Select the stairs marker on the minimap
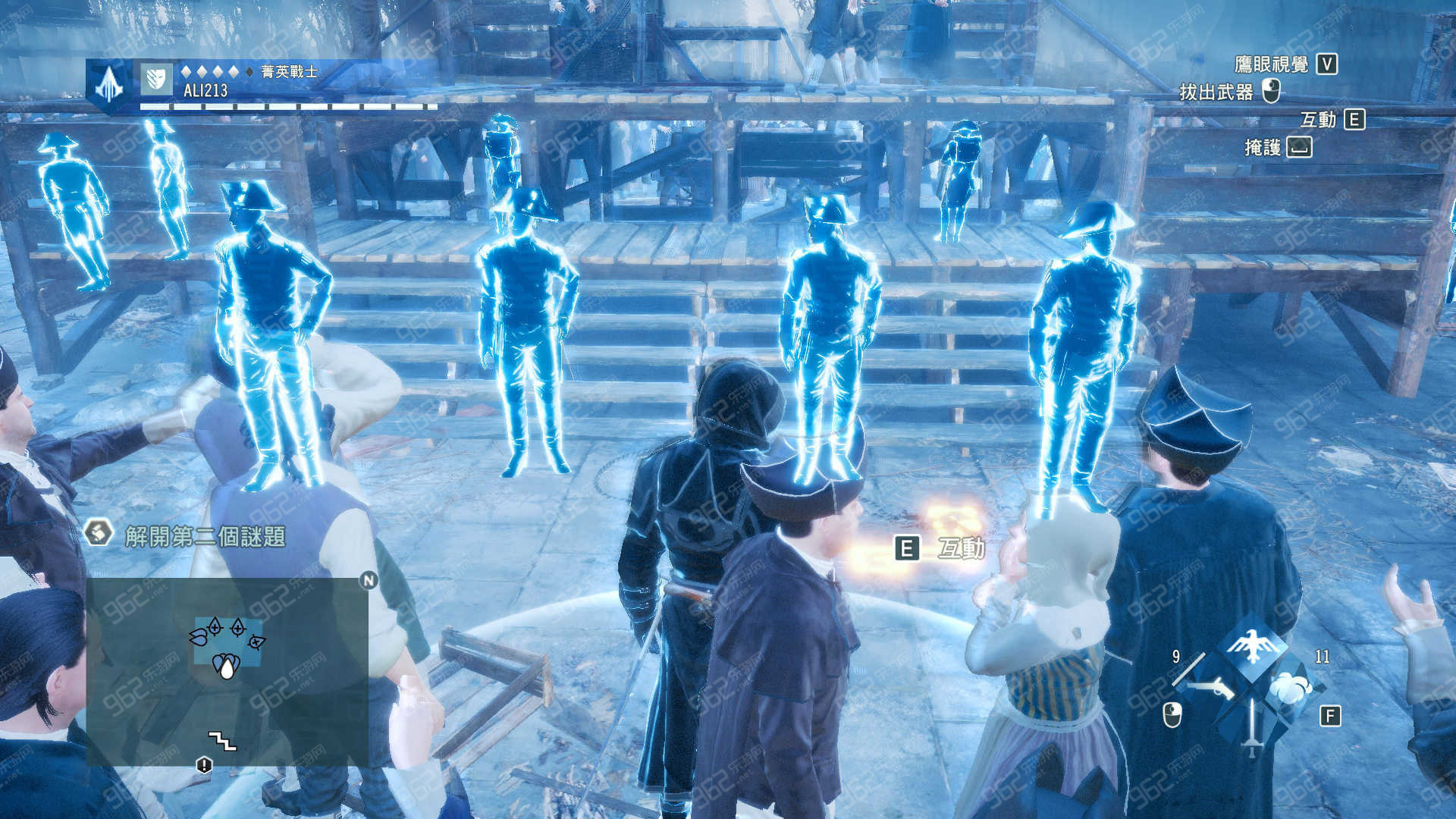Image resolution: width=1456 pixels, height=819 pixels. coord(222,740)
